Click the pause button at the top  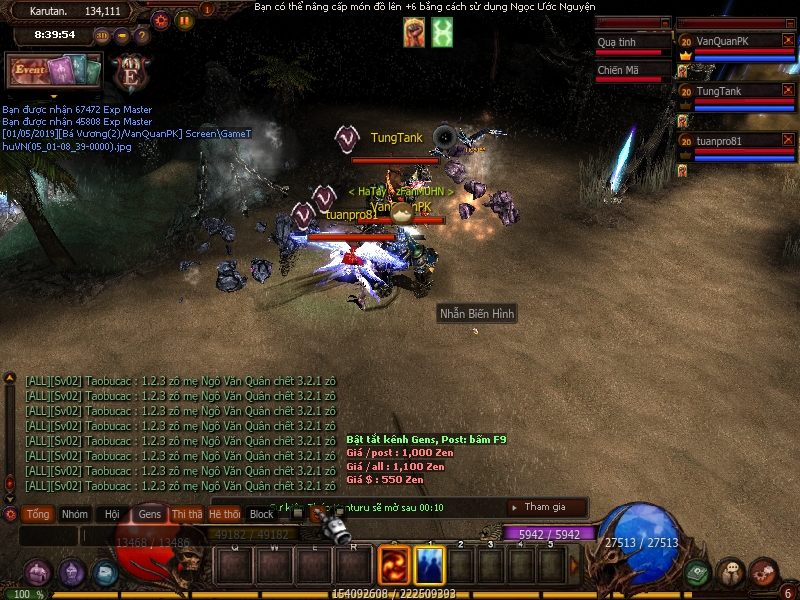coord(185,19)
